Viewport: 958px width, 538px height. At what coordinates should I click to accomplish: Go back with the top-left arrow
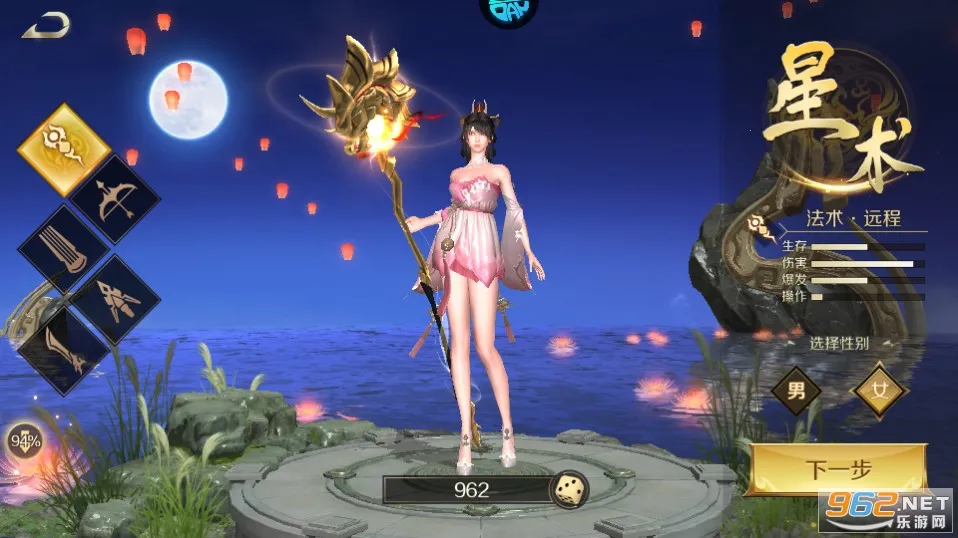coord(45,25)
